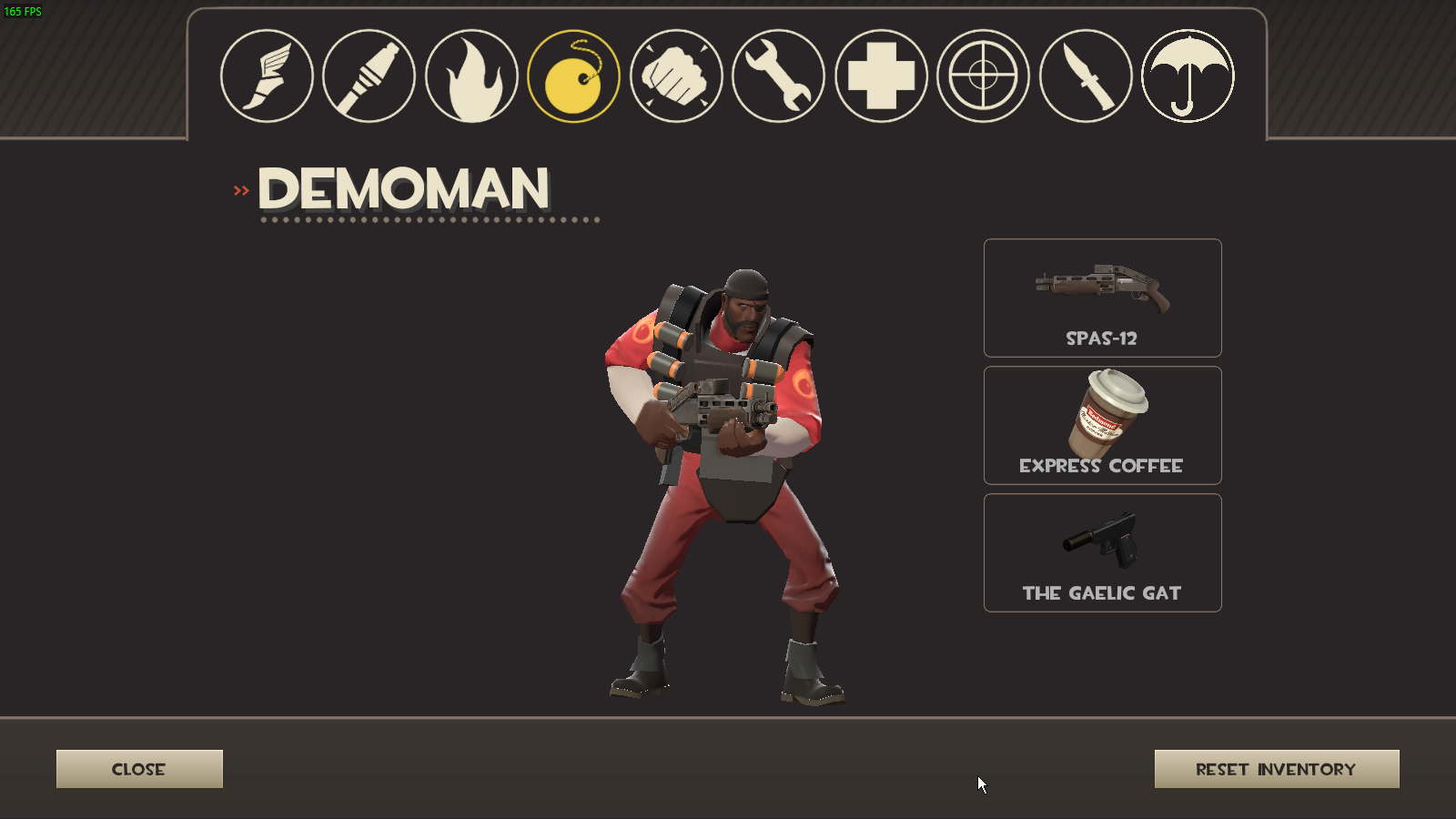
Task: Close the loadout screen
Action: pos(139,769)
